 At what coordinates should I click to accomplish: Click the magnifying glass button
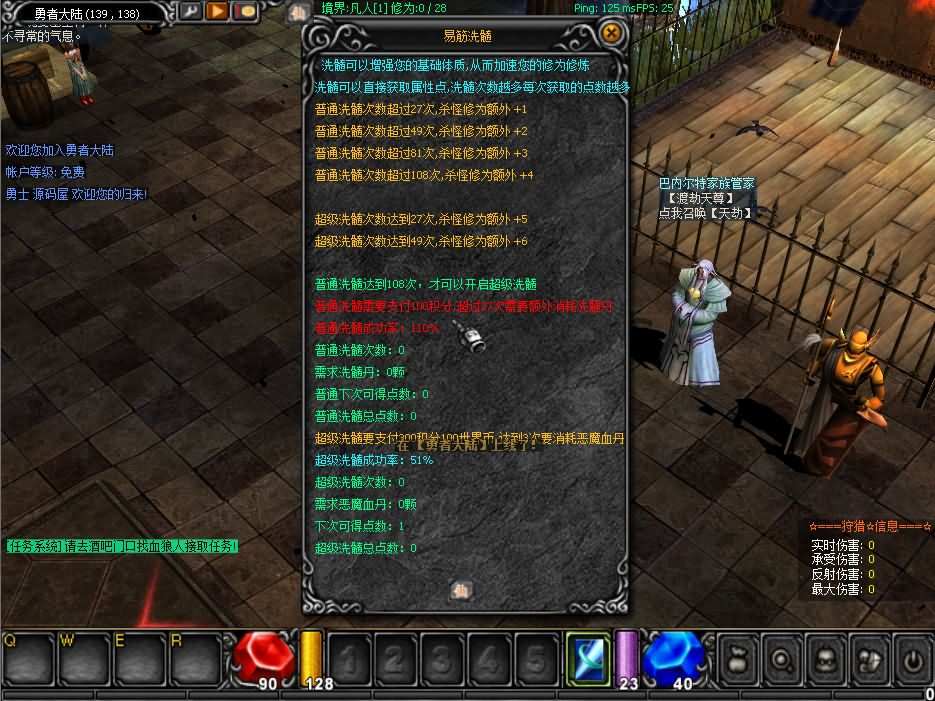click(781, 660)
